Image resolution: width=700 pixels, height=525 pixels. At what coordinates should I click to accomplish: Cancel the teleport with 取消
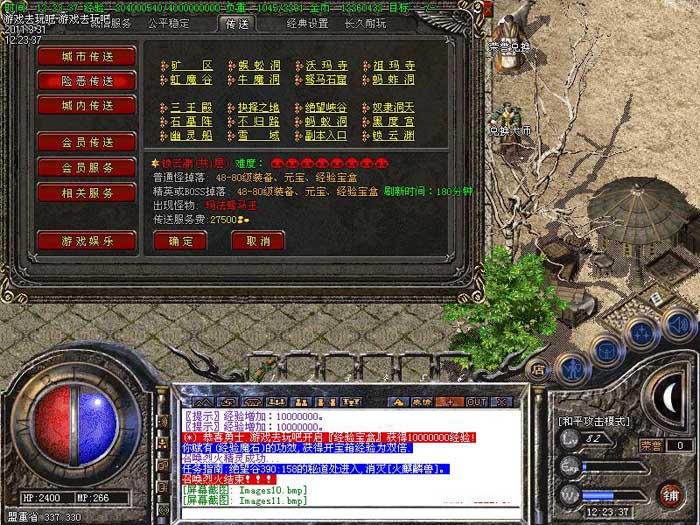point(257,241)
